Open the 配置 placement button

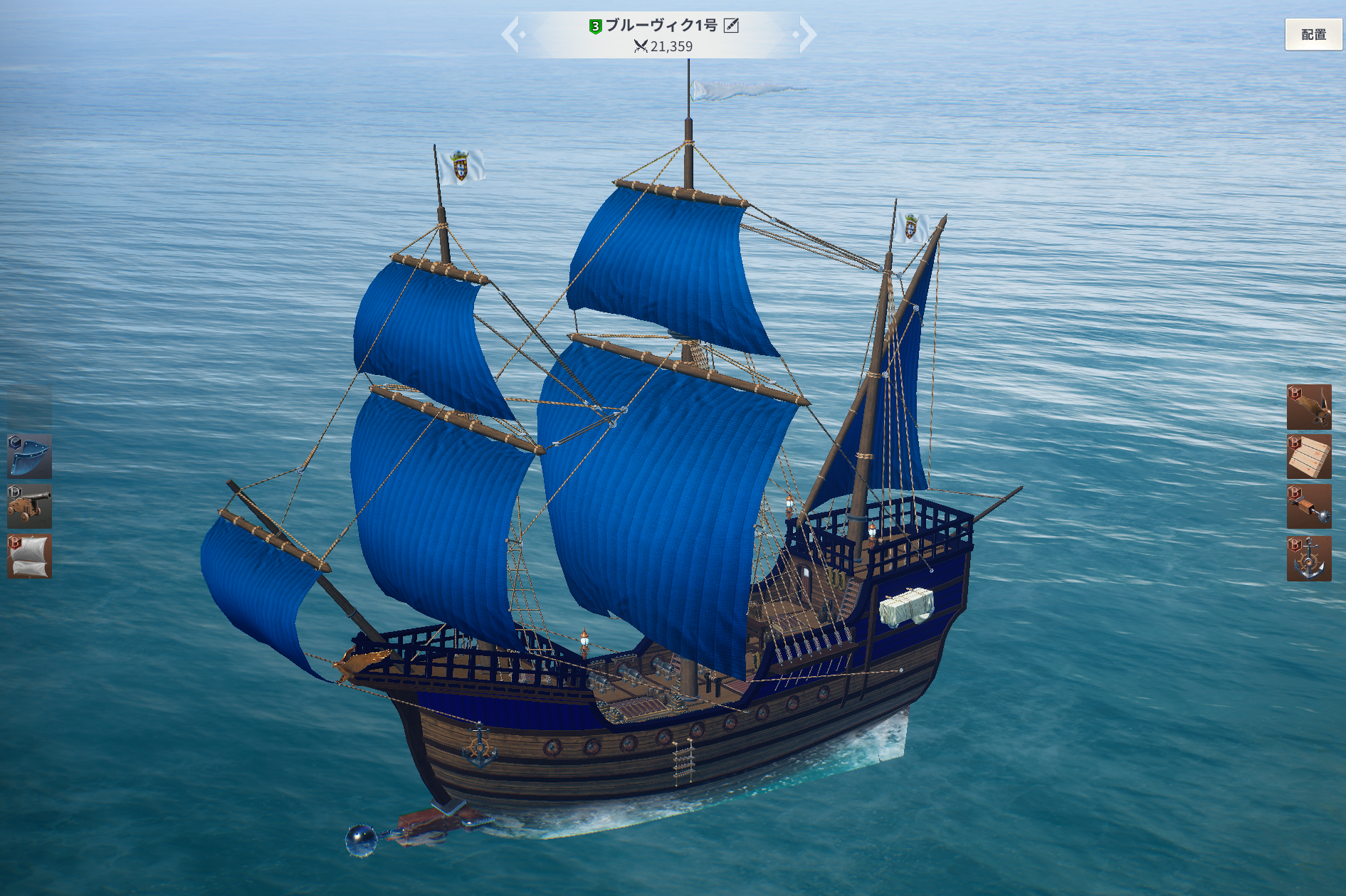pos(1313,34)
